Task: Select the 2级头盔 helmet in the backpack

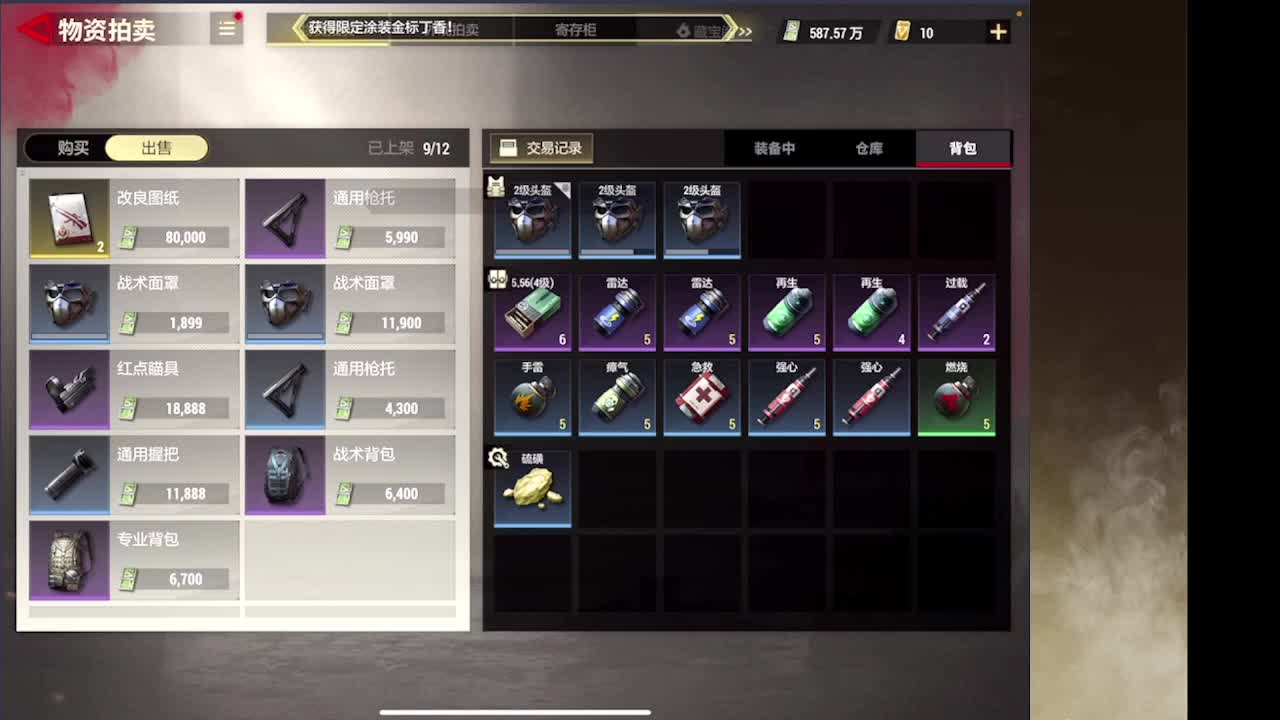Action: (x=531, y=220)
